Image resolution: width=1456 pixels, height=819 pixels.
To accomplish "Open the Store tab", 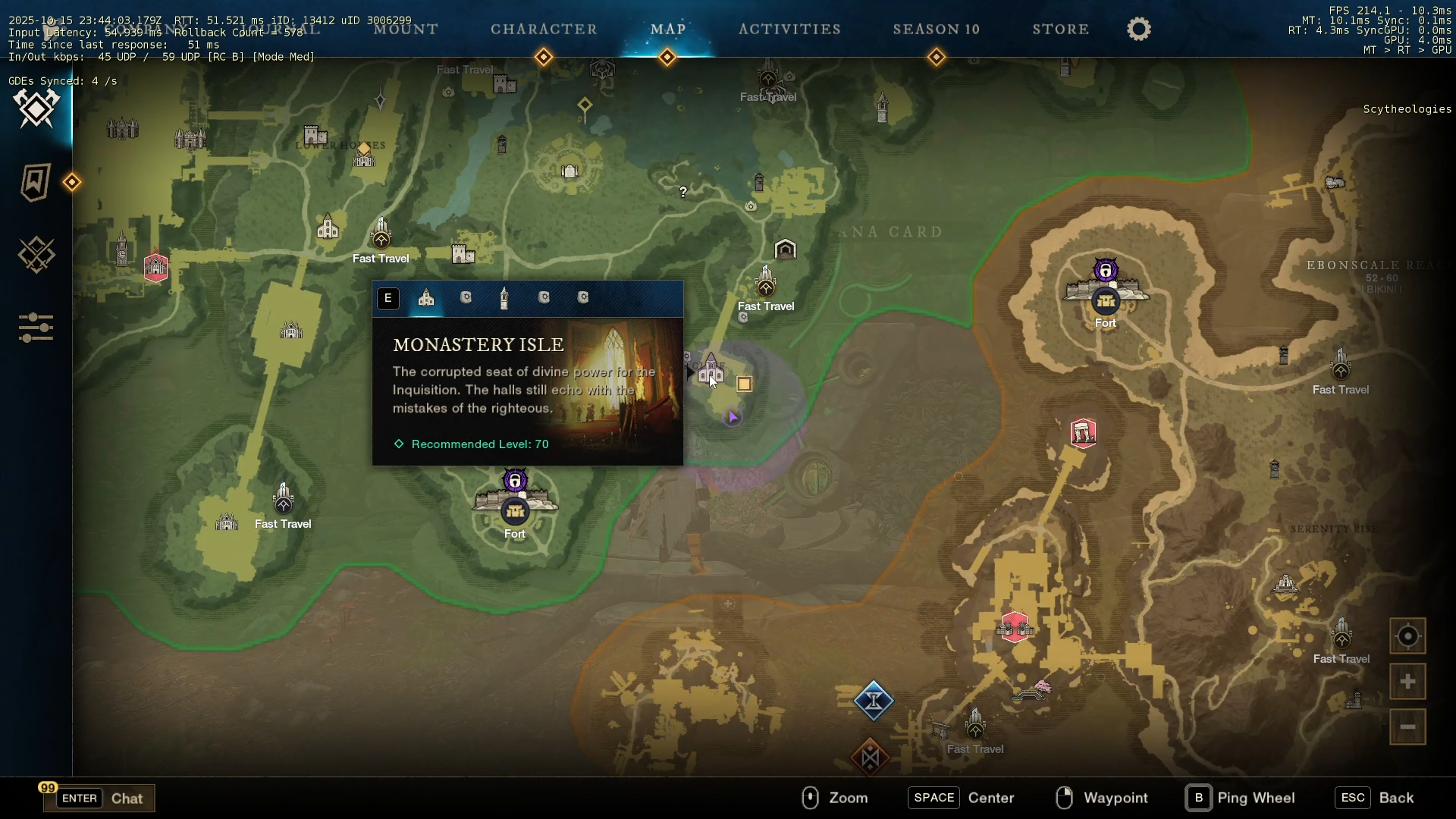I will pos(1060,30).
